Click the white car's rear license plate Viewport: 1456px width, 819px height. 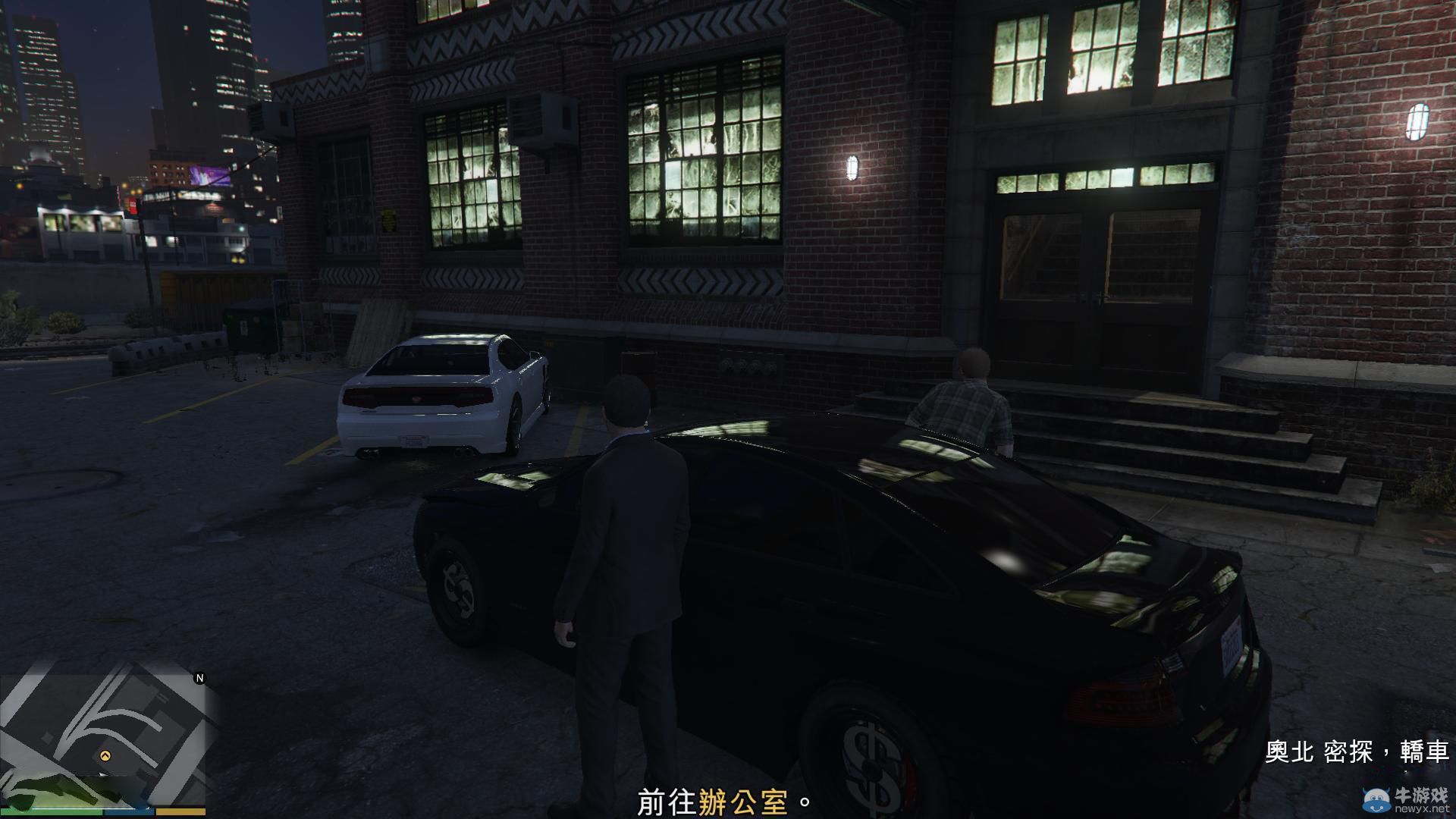tap(414, 442)
